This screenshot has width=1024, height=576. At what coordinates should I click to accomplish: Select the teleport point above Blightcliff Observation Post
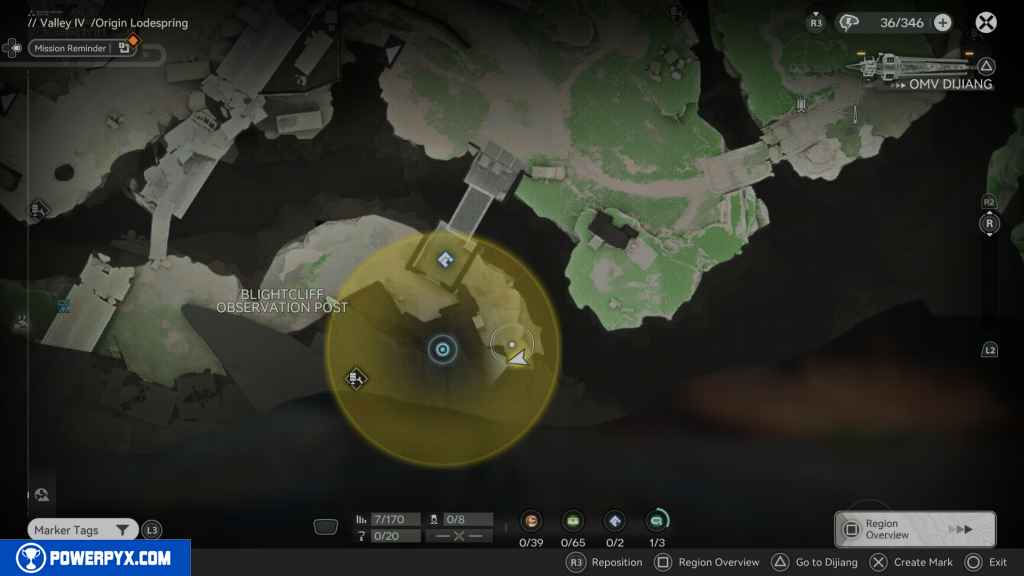click(446, 260)
